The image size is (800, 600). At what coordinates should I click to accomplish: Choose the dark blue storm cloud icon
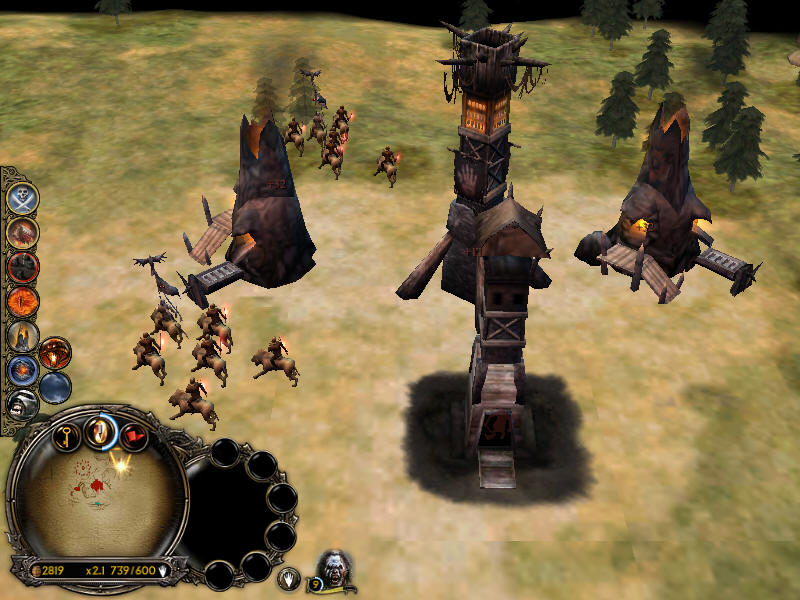55,387
